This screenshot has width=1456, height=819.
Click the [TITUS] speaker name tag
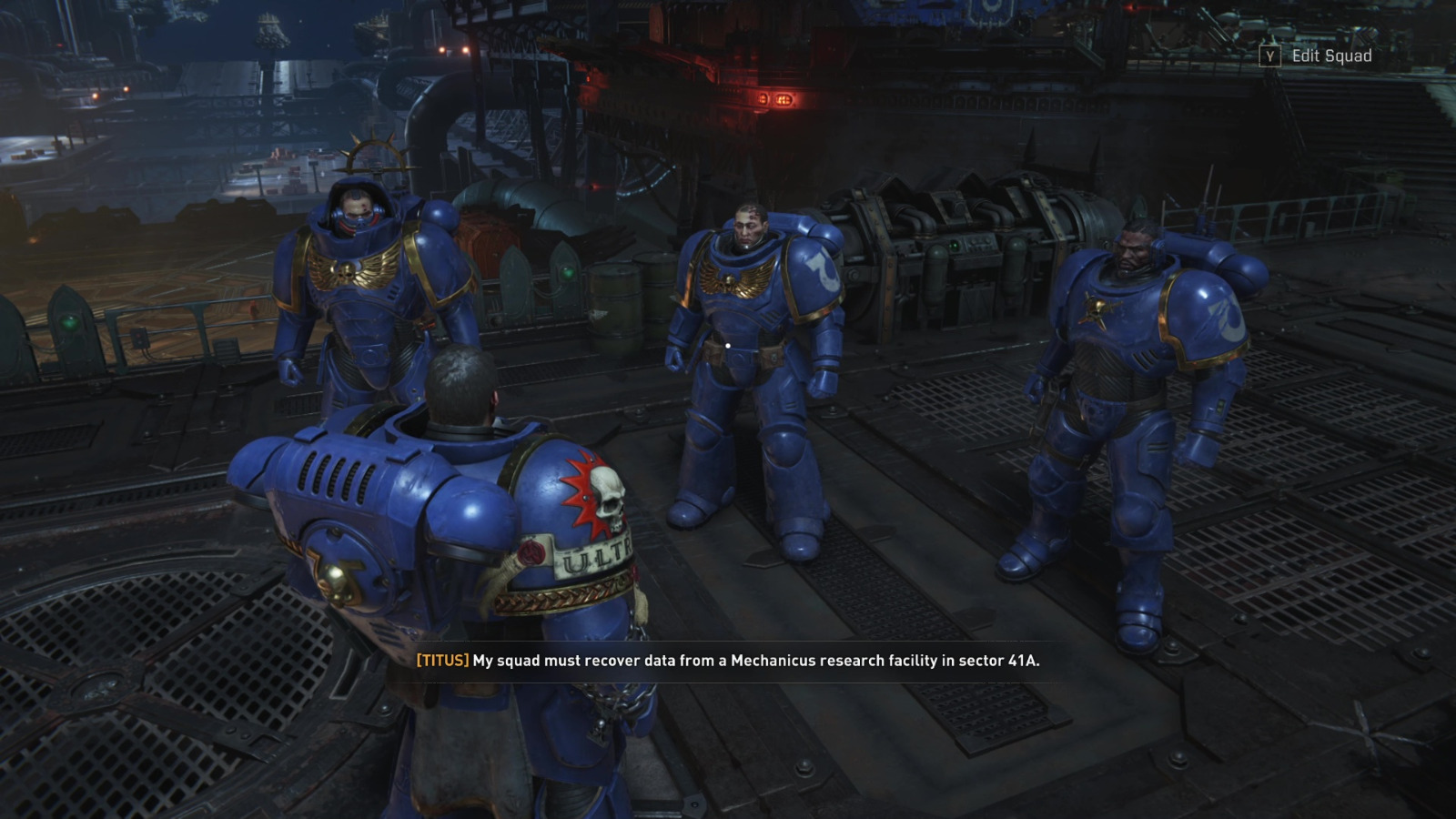(441, 662)
